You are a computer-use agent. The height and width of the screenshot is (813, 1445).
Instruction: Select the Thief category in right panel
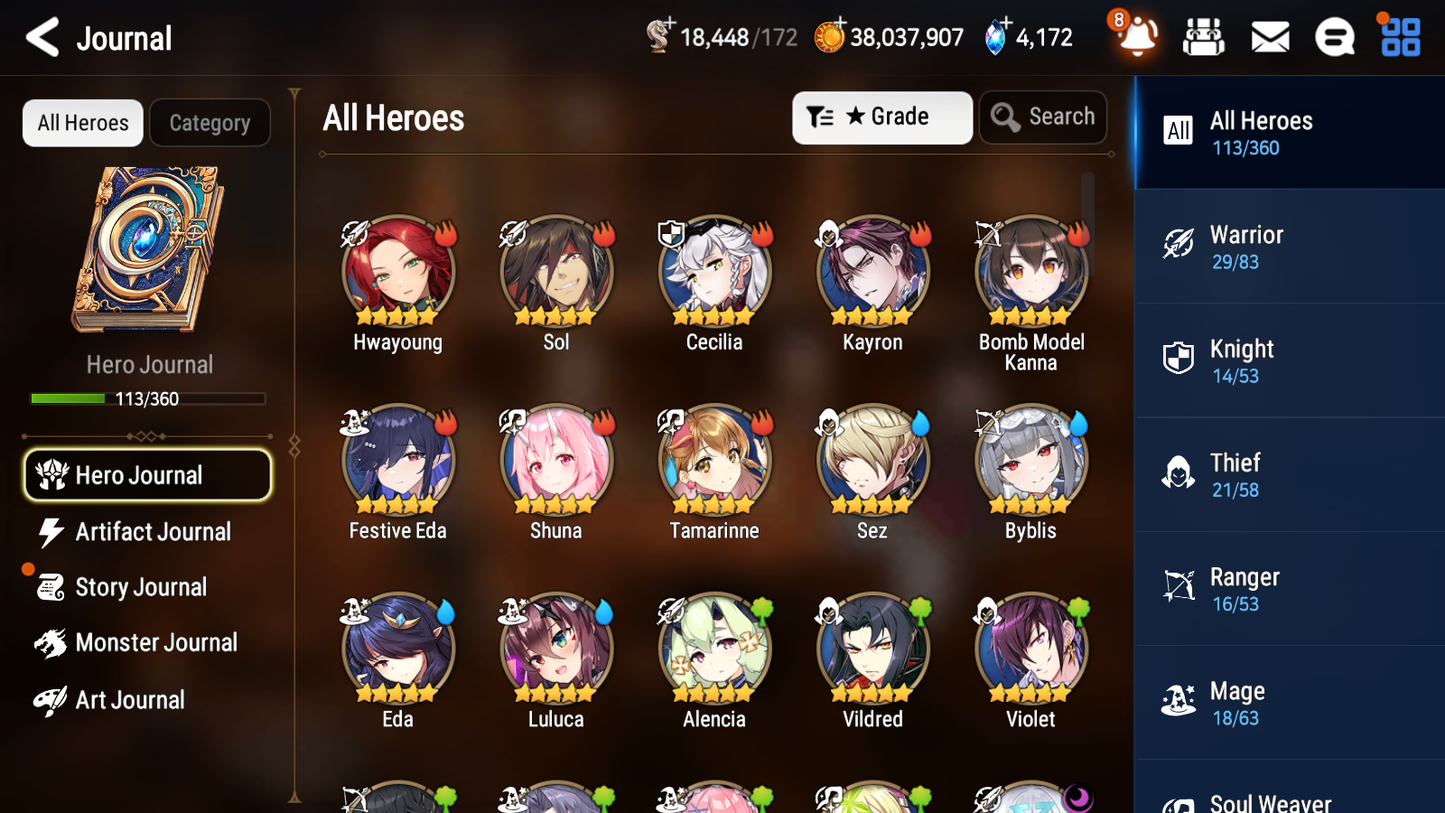1289,474
